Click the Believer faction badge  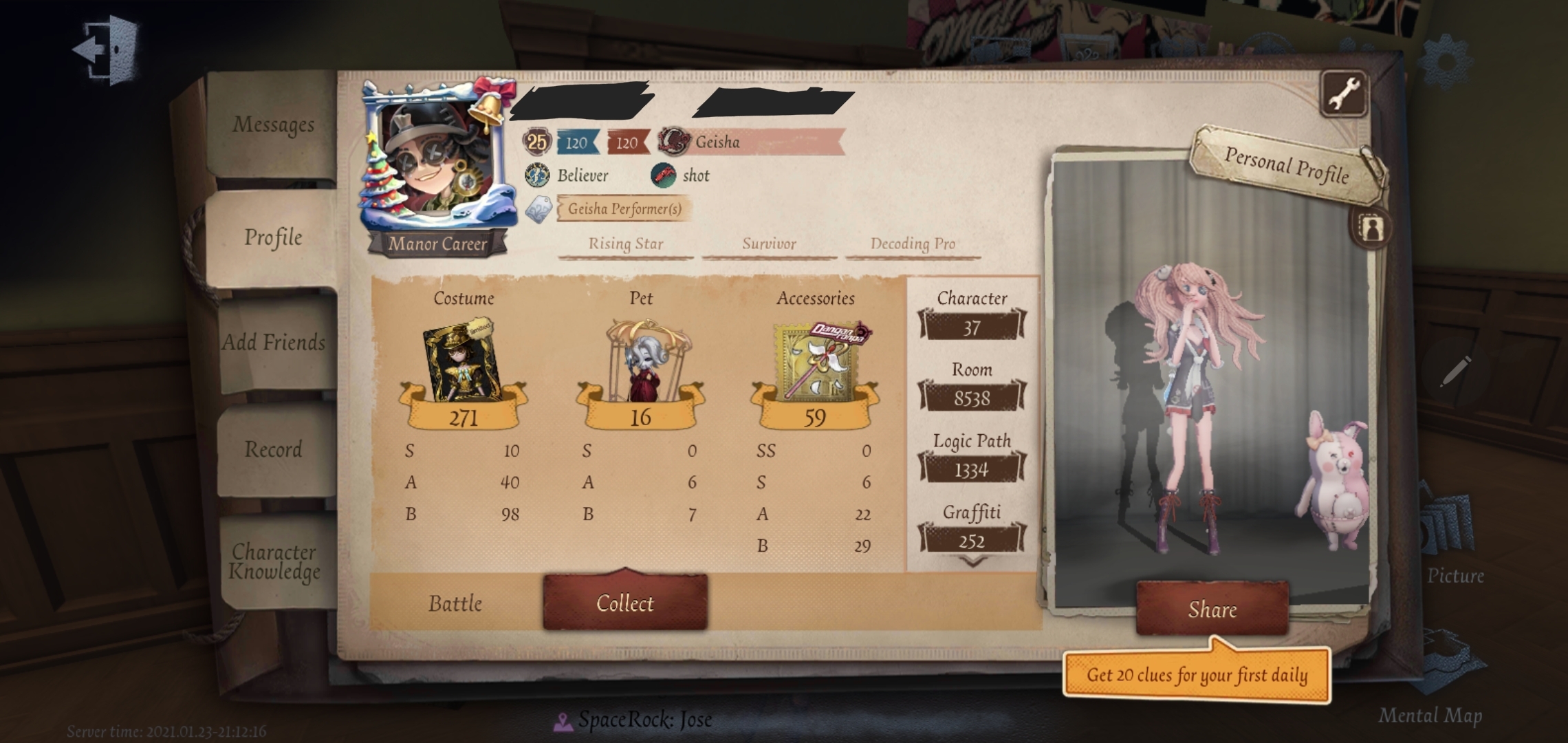point(536,175)
